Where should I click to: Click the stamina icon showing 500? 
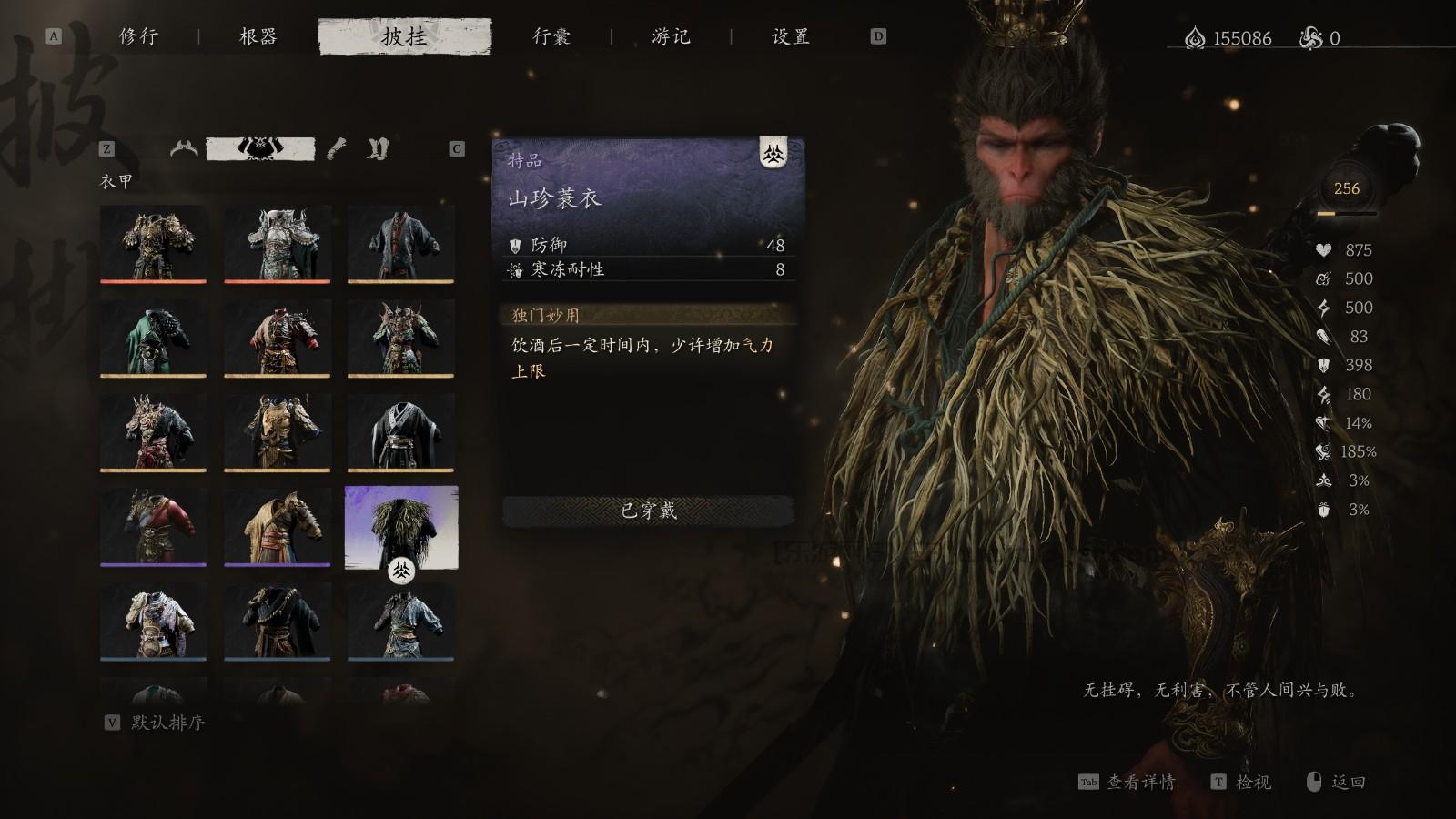pyautogui.click(x=1322, y=279)
